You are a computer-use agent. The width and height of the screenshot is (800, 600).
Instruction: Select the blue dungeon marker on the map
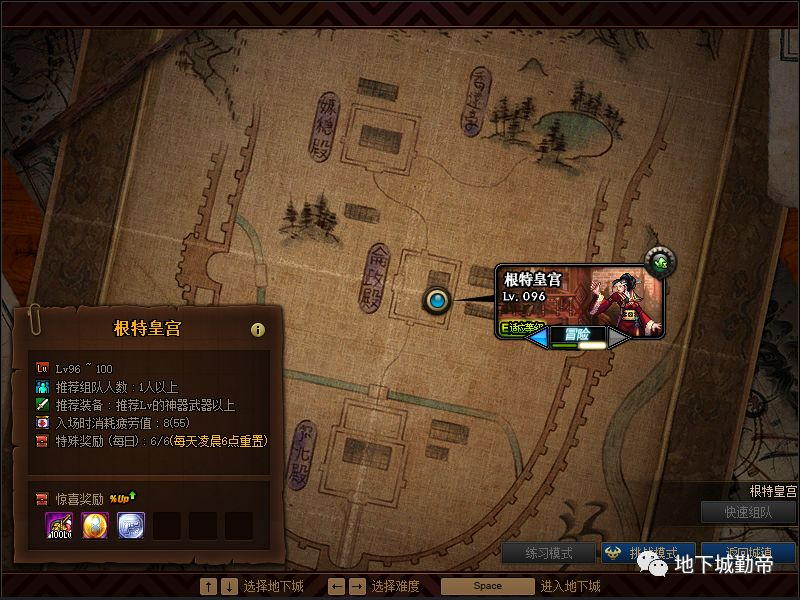click(437, 300)
